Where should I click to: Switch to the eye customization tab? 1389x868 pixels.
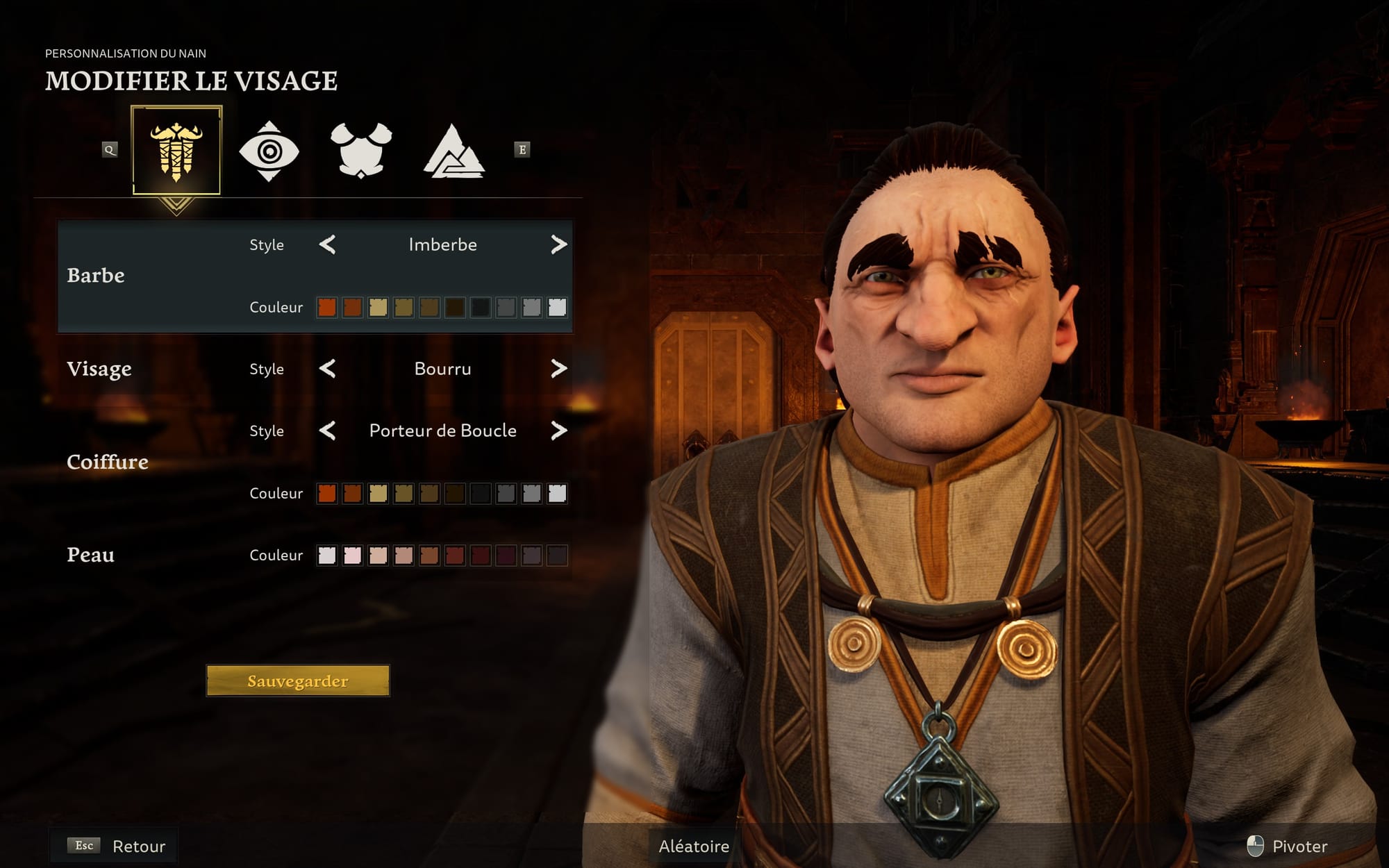(x=269, y=151)
